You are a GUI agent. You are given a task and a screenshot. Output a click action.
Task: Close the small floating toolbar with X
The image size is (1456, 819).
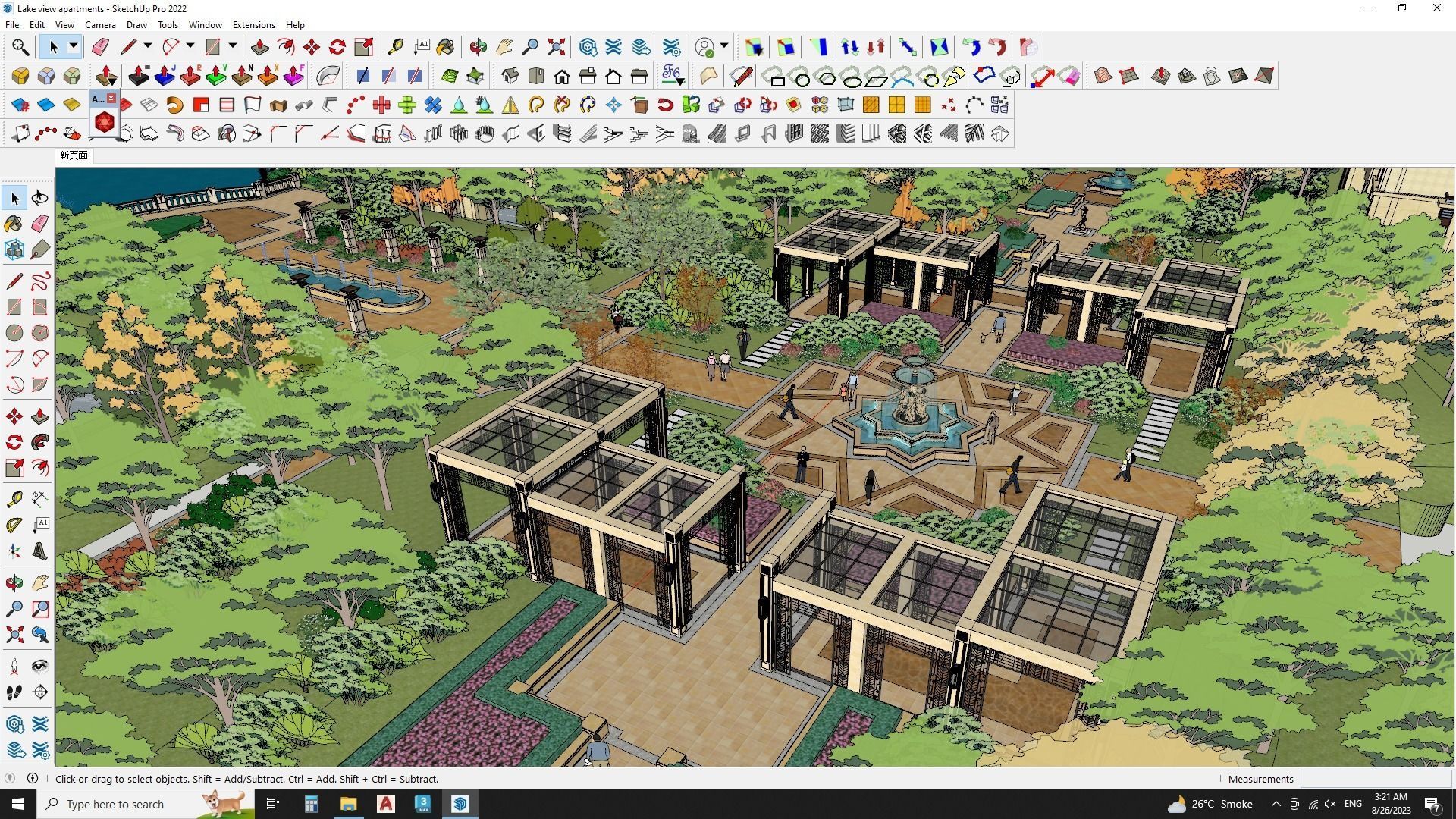pos(111,99)
